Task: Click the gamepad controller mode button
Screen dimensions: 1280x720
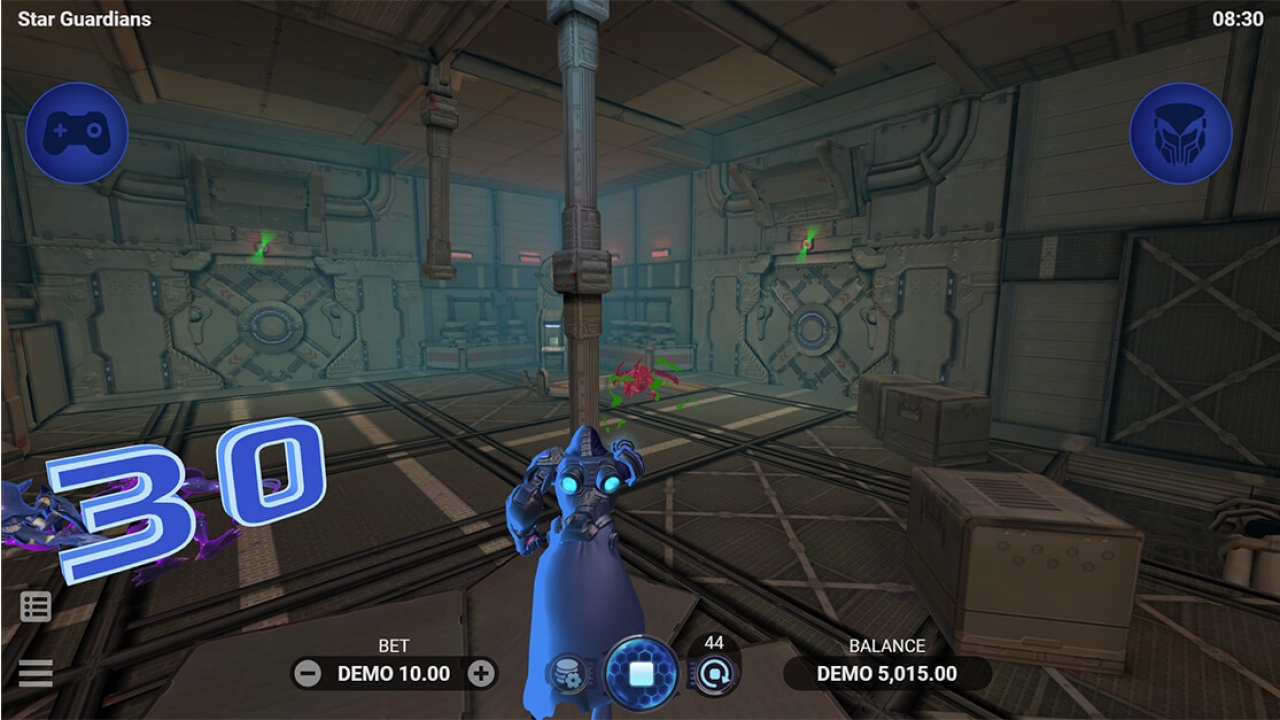Action: [77, 132]
